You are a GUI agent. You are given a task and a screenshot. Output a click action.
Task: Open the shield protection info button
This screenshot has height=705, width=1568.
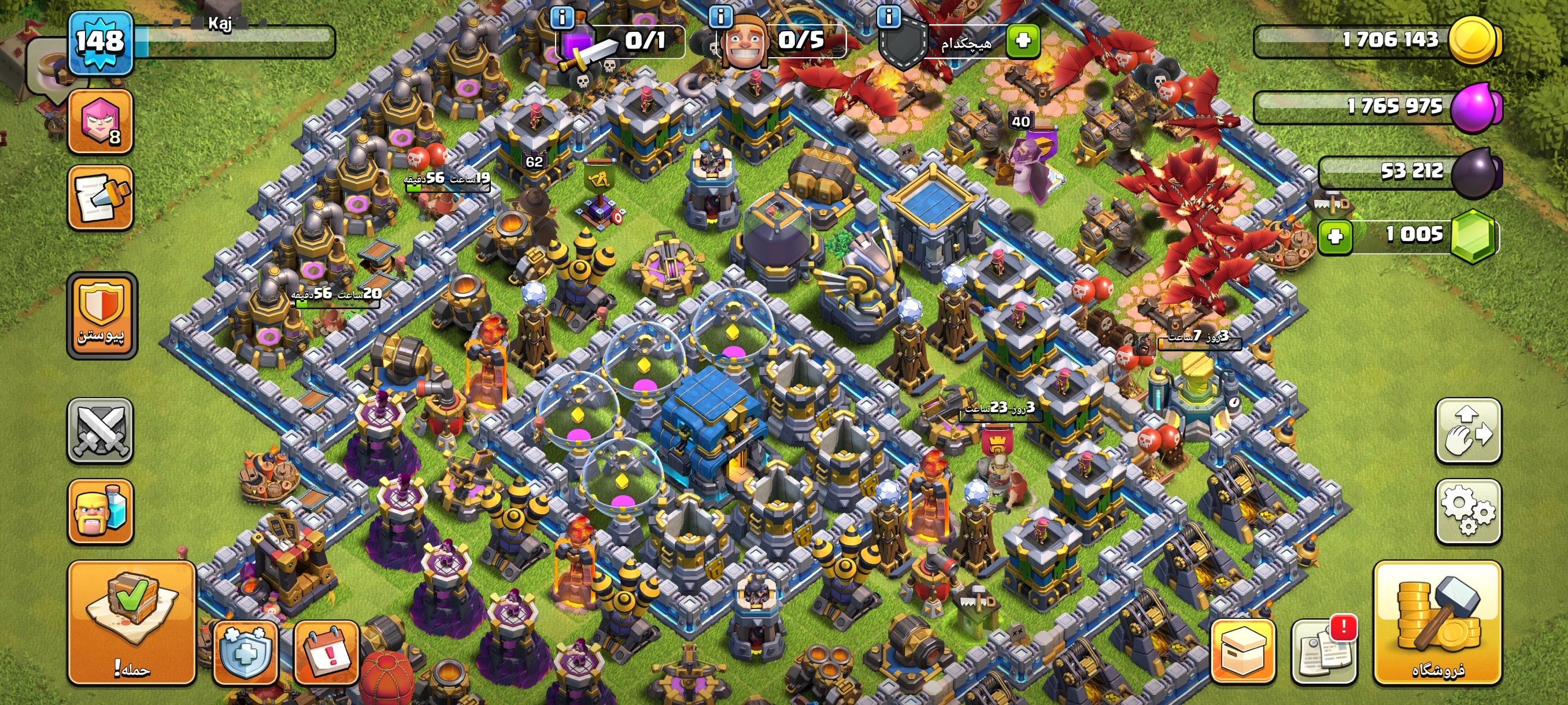coord(245,652)
